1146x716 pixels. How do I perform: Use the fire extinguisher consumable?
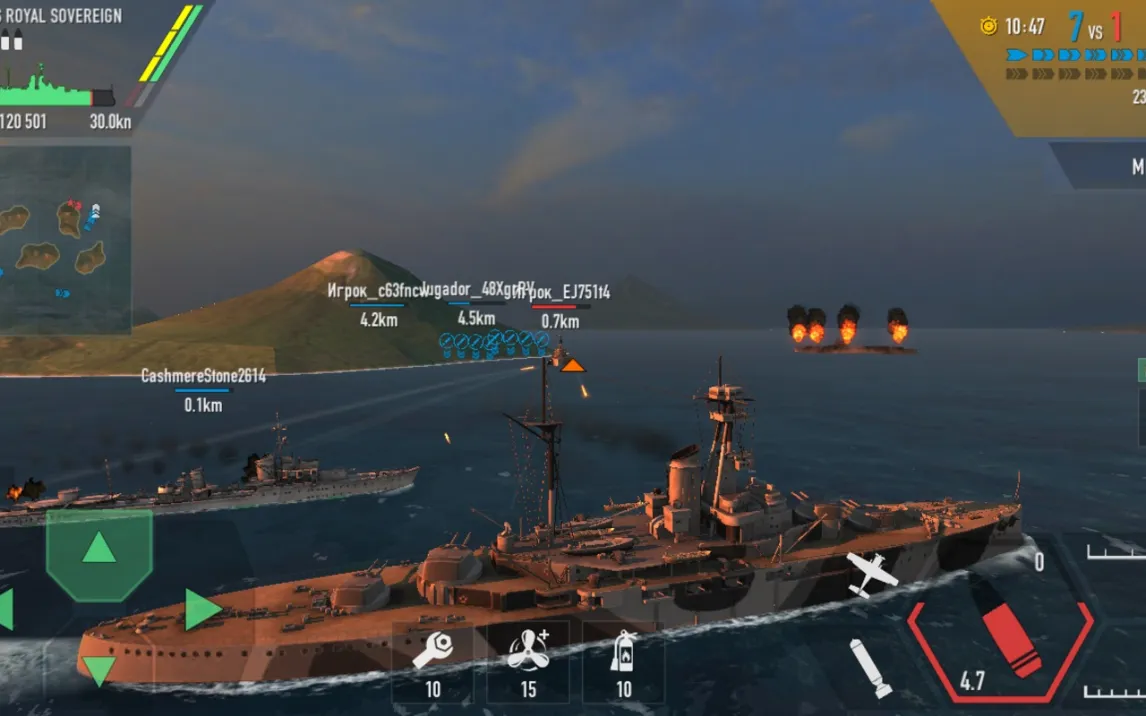pyautogui.click(x=623, y=658)
